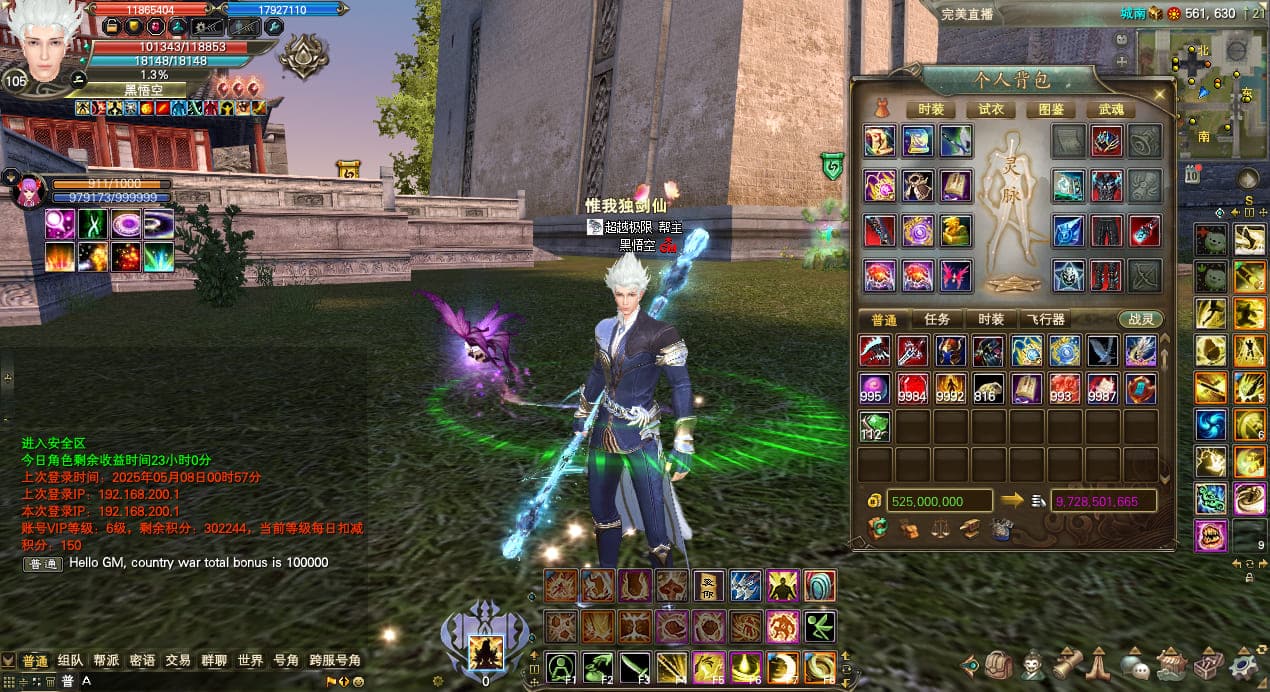Screen dimensions: 1270x692
Task: Select the white-haired character portrait
Action: (x=44, y=44)
